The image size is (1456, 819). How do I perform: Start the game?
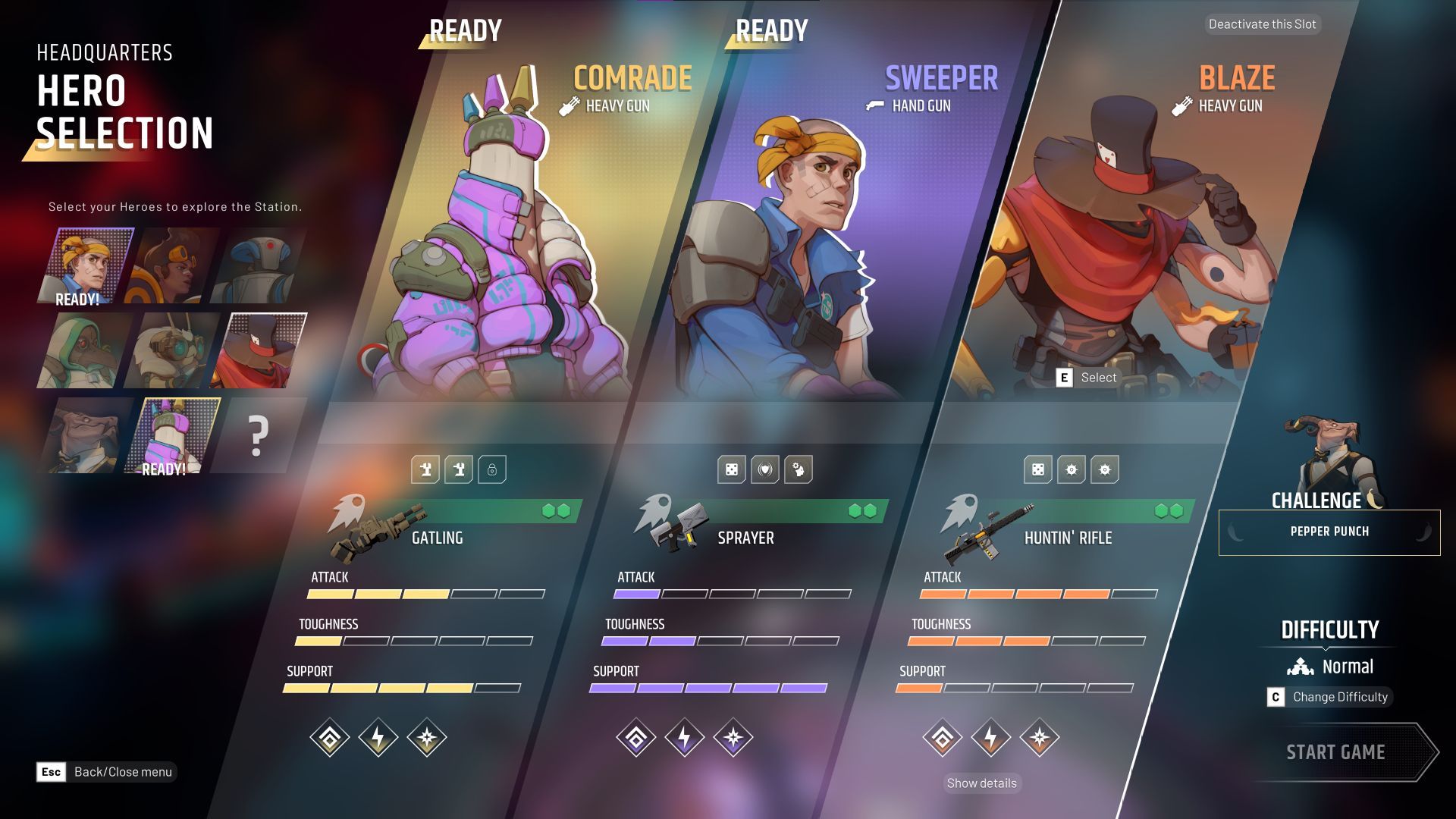pyautogui.click(x=1335, y=752)
